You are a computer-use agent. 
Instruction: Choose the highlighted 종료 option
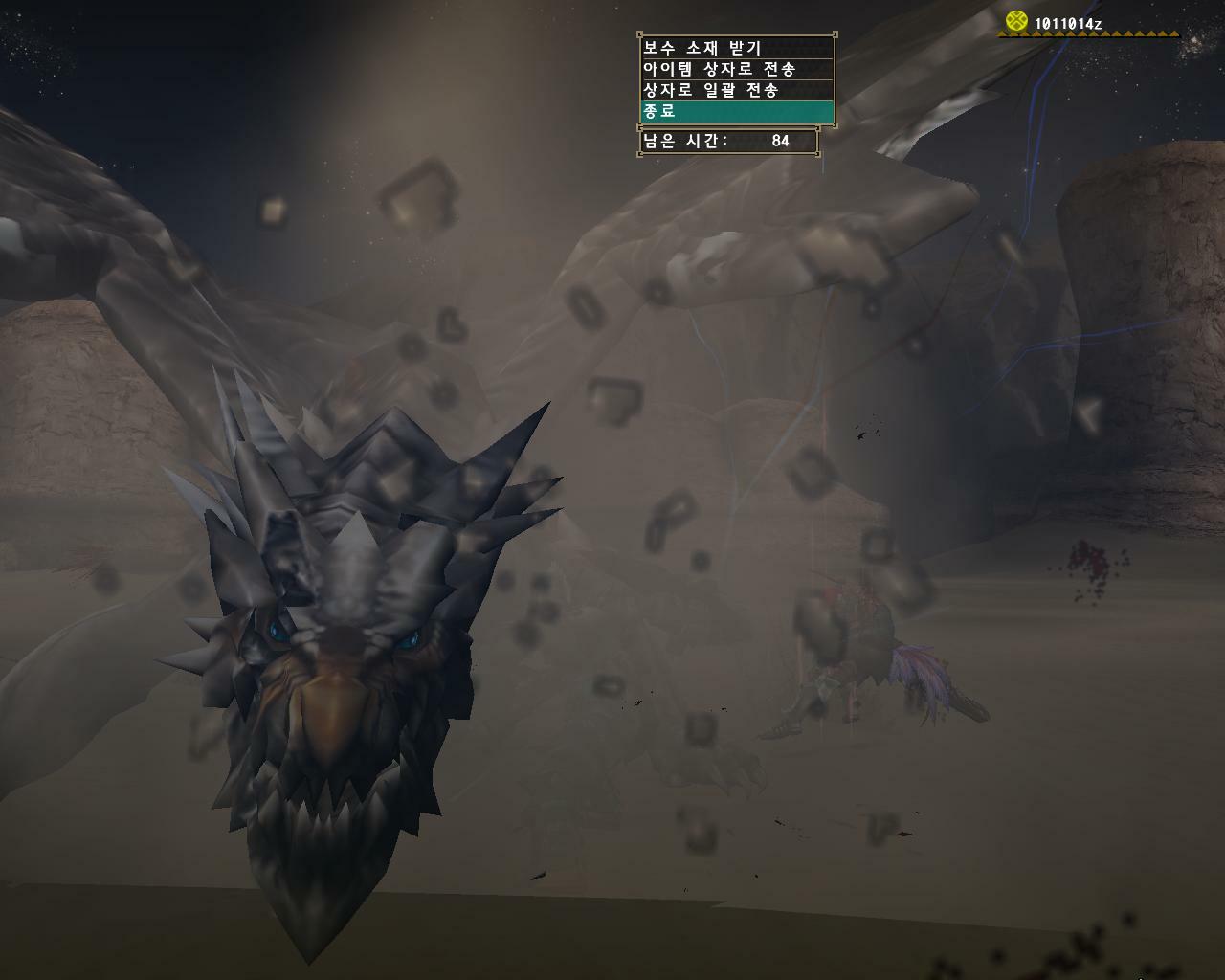736,111
